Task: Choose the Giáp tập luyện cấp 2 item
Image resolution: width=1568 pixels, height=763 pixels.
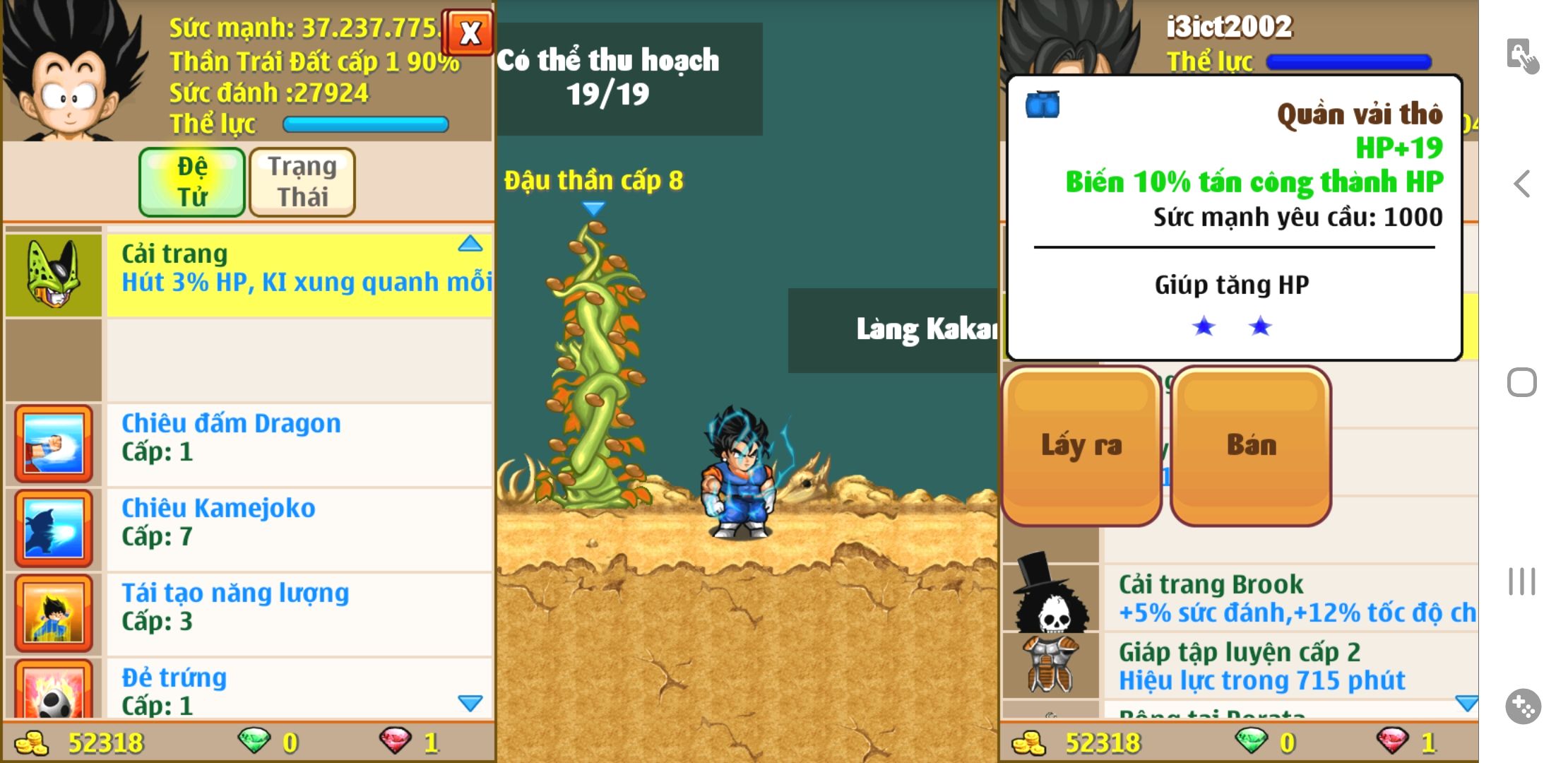Action: 1289,666
